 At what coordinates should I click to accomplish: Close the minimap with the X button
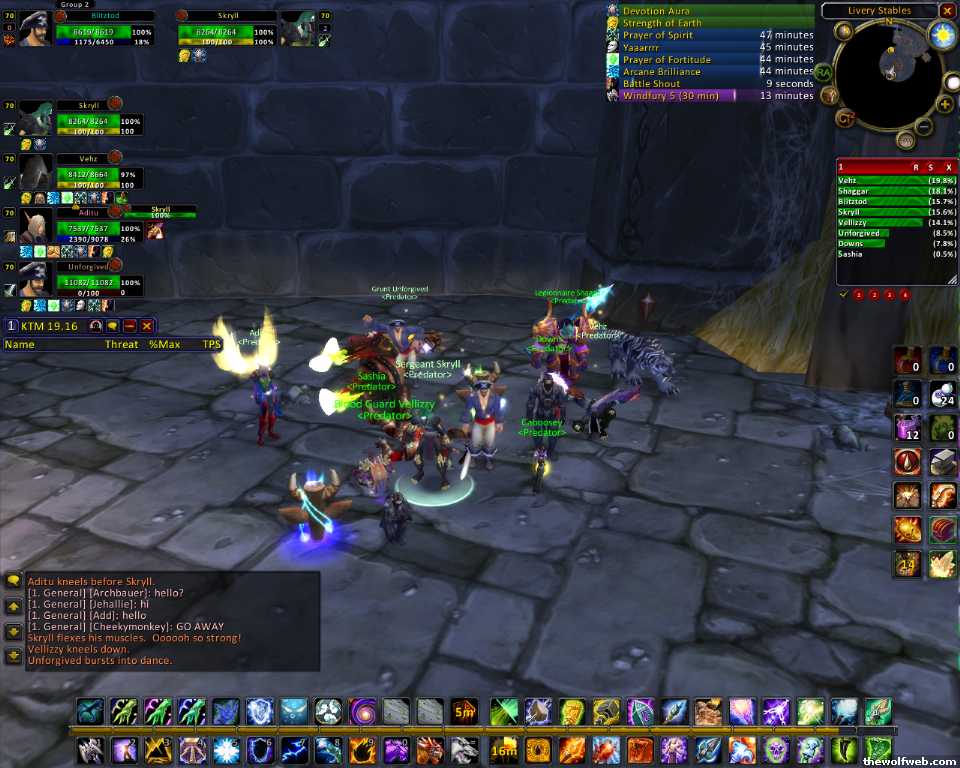point(947,11)
